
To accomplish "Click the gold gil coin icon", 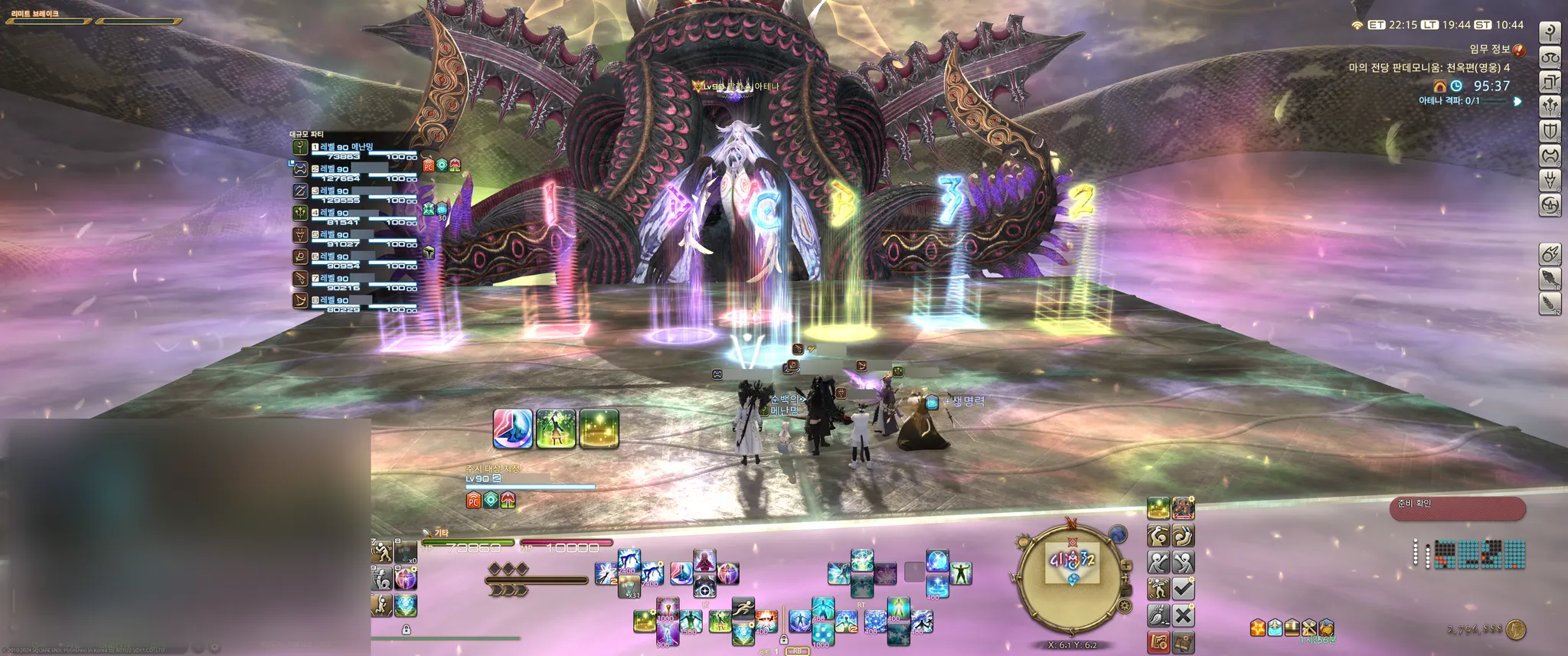I will [x=1516, y=630].
